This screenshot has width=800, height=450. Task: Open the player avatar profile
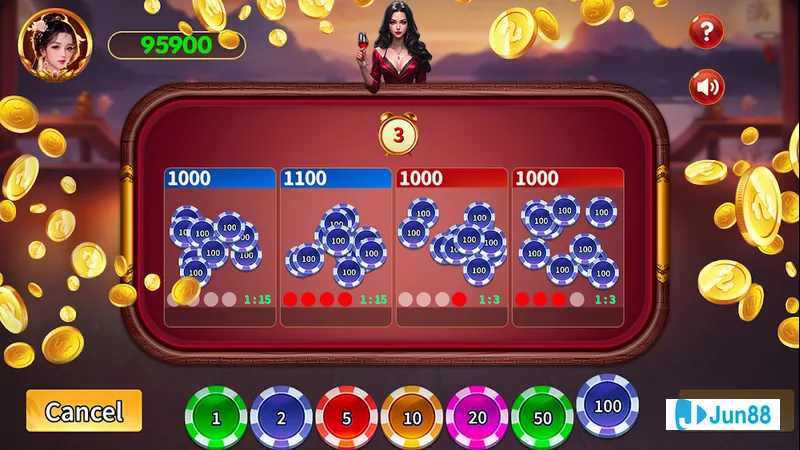[54, 45]
